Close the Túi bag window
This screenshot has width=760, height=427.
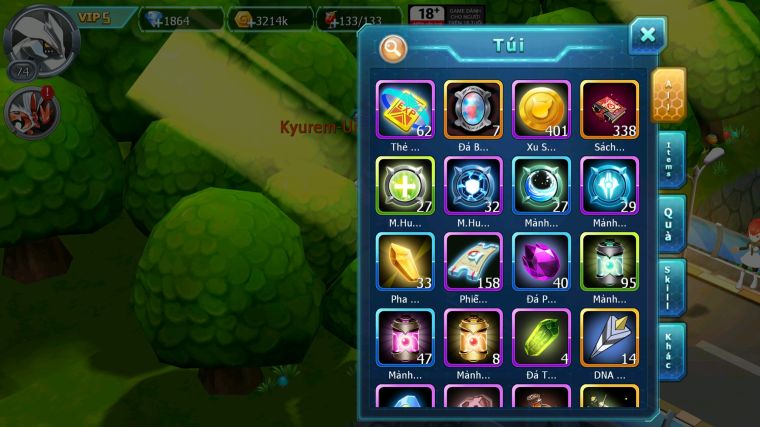[647, 36]
